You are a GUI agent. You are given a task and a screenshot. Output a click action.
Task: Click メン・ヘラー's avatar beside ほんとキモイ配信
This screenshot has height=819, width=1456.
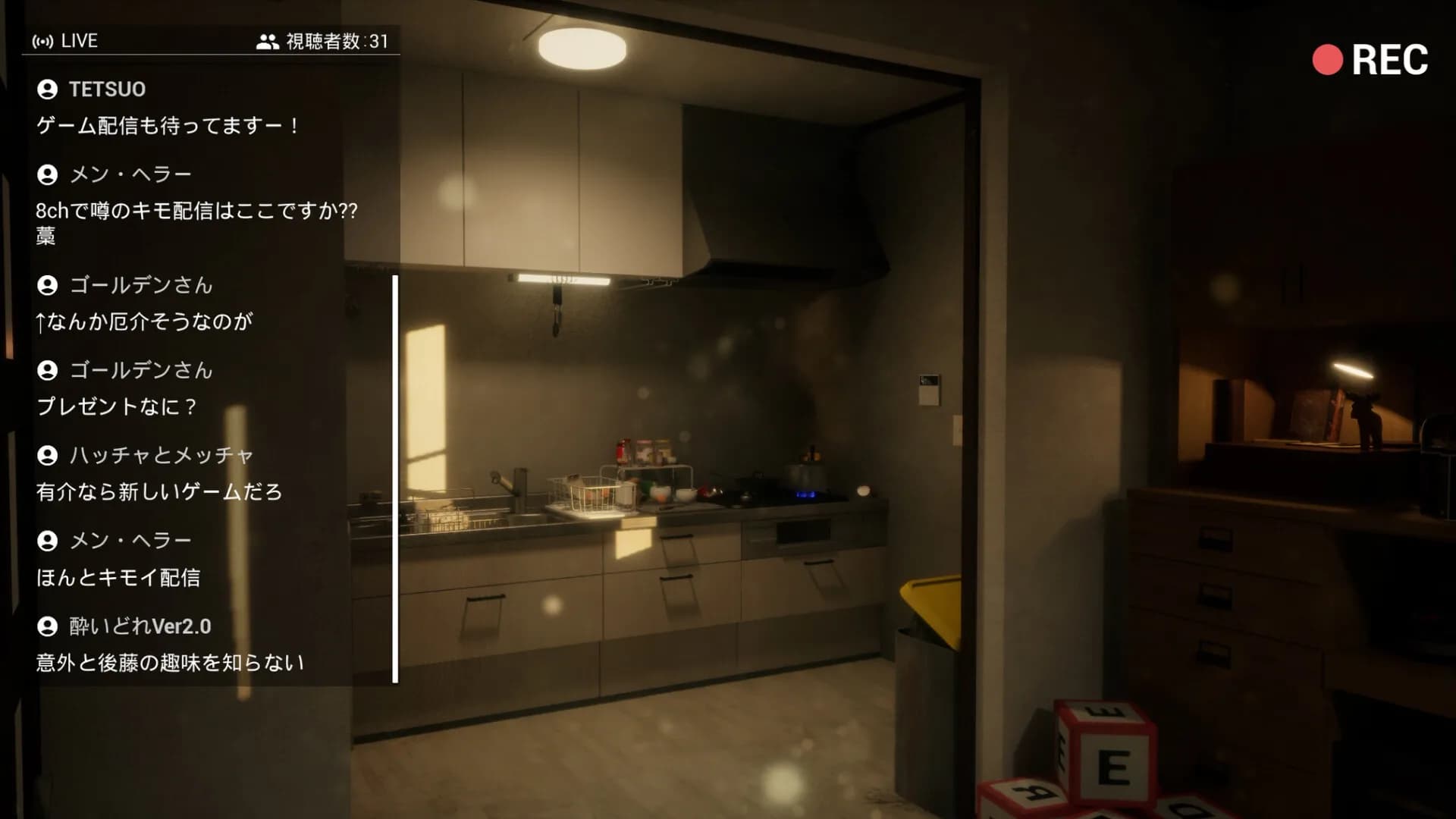(48, 541)
